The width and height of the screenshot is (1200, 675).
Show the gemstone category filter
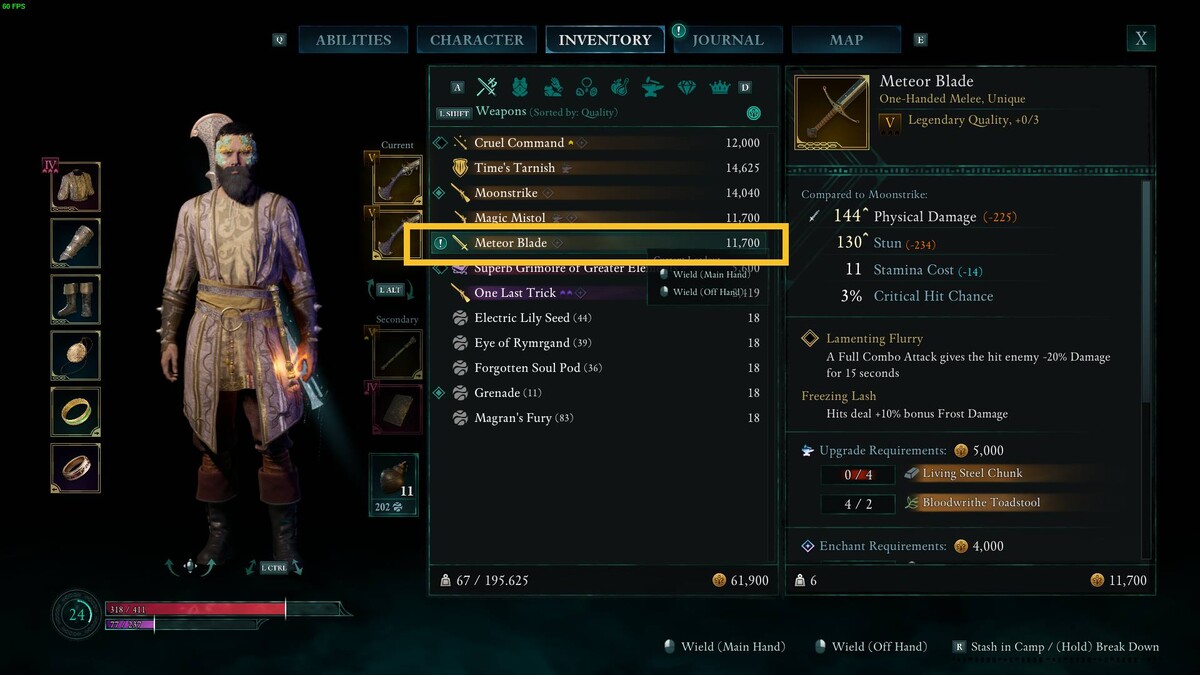point(686,87)
